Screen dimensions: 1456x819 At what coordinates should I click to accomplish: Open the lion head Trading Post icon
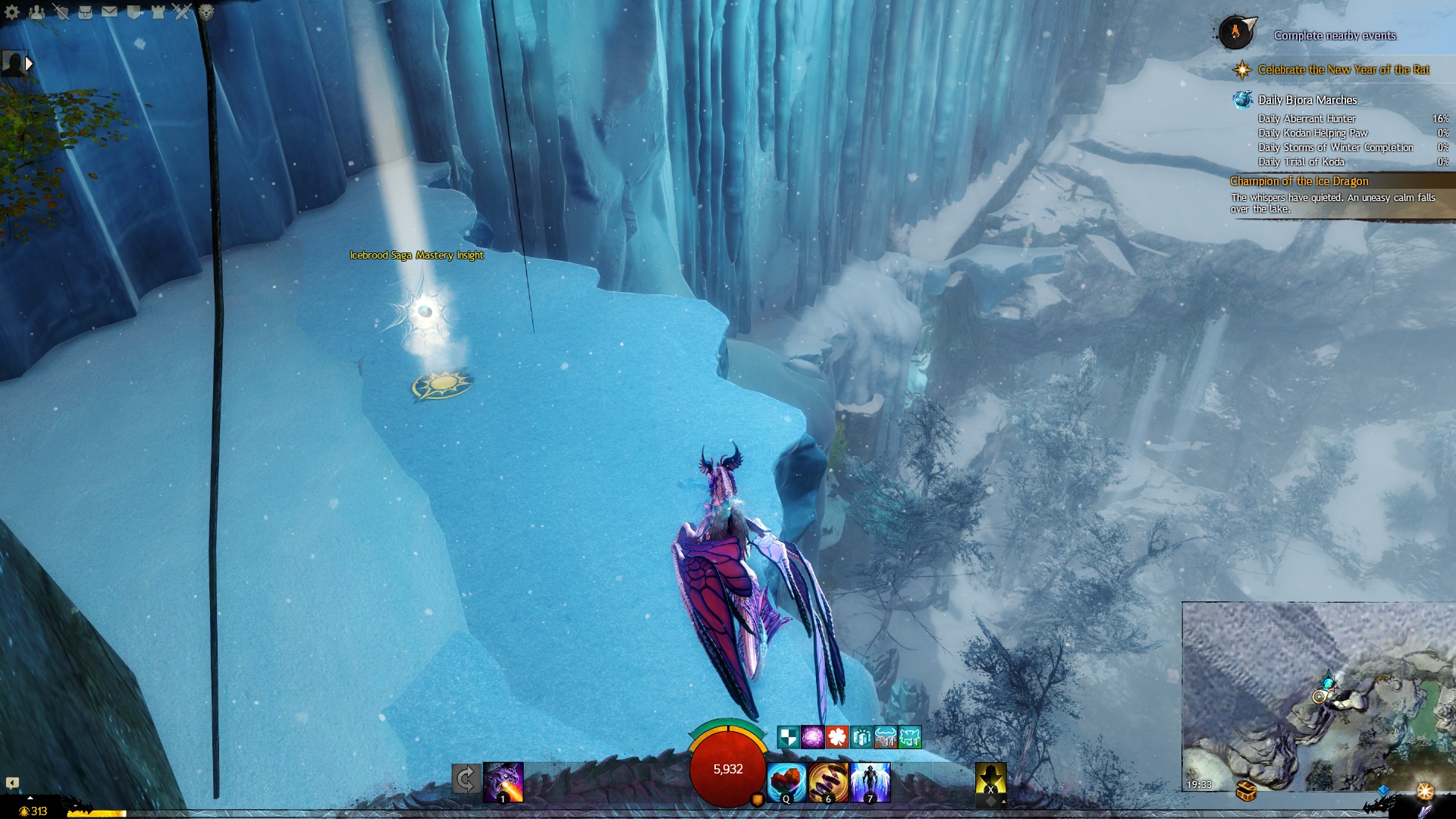point(206,12)
